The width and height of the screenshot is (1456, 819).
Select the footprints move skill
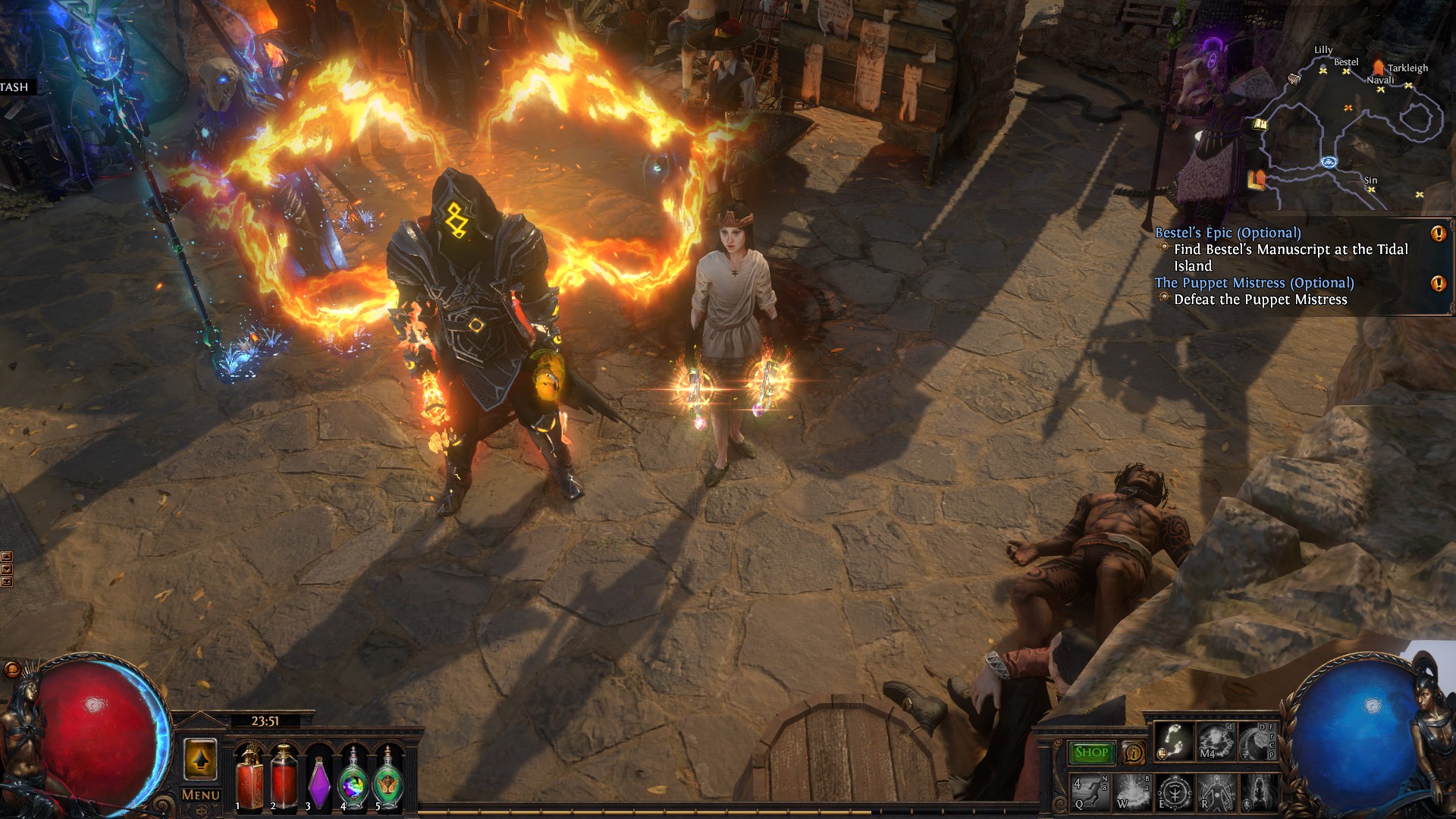click(x=1174, y=741)
